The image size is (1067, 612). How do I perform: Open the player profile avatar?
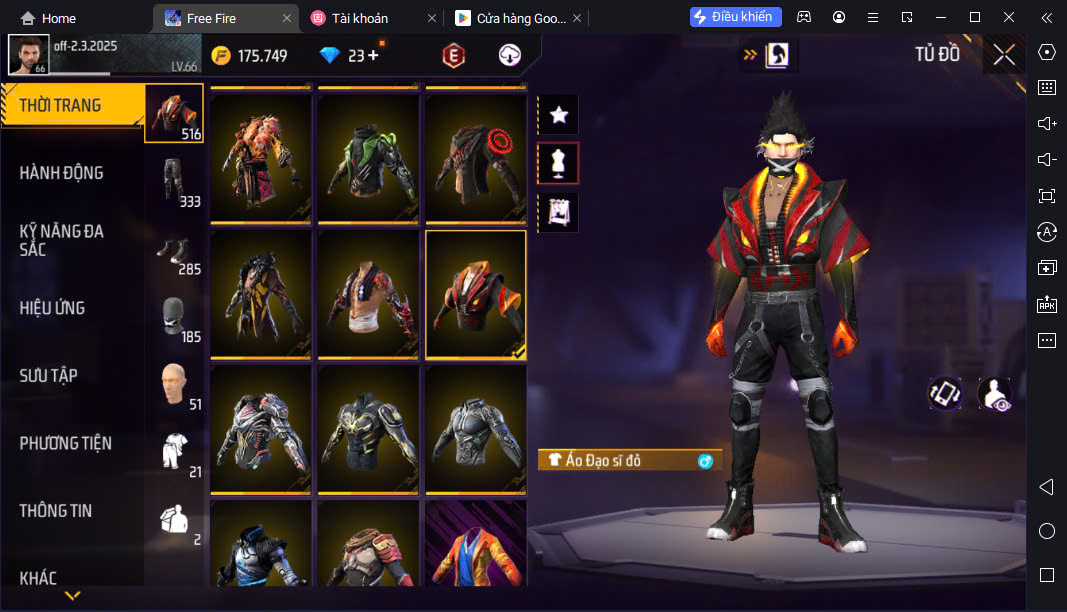coord(28,55)
